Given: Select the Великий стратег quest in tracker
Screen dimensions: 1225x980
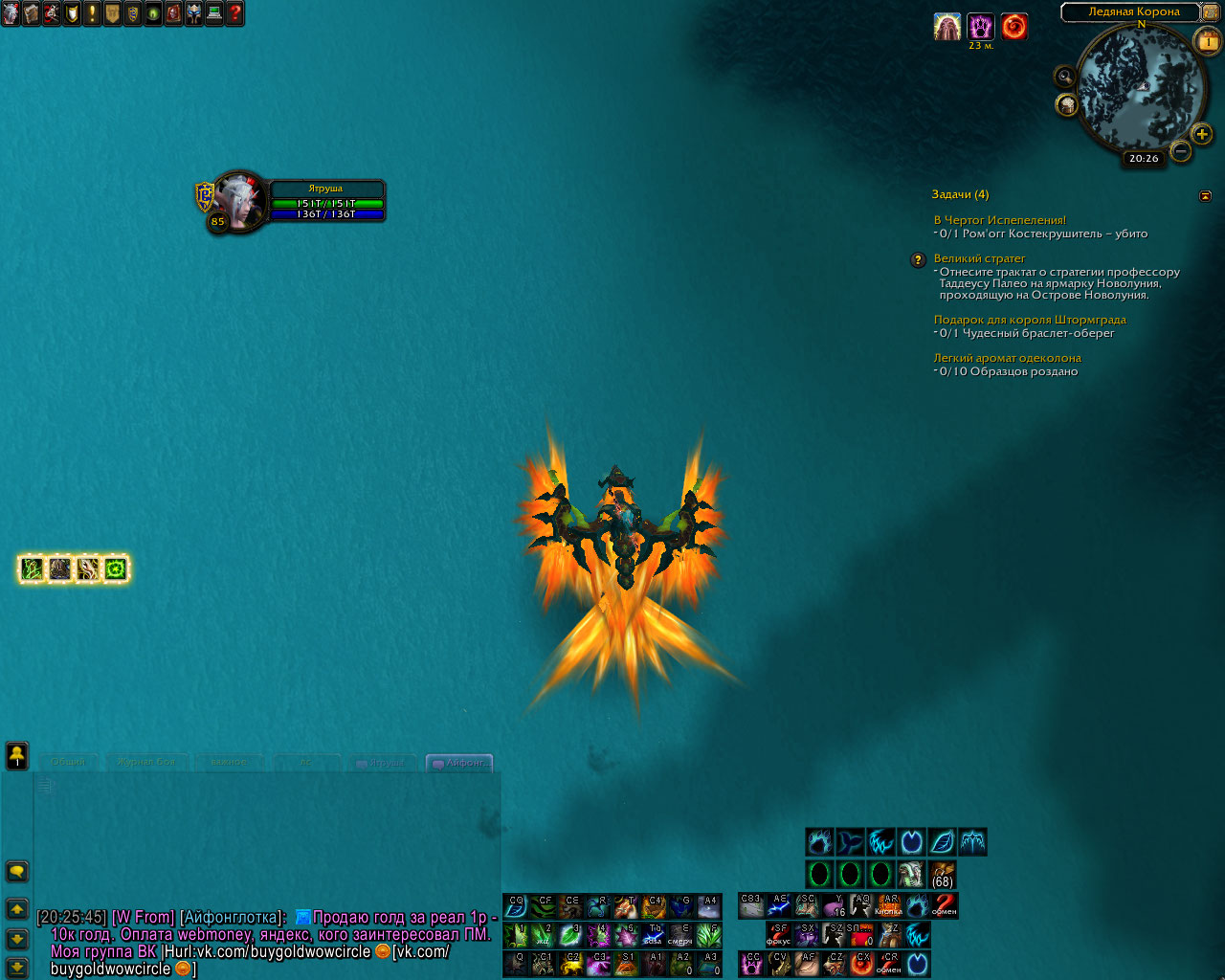Looking at the screenshot, I should [979, 258].
